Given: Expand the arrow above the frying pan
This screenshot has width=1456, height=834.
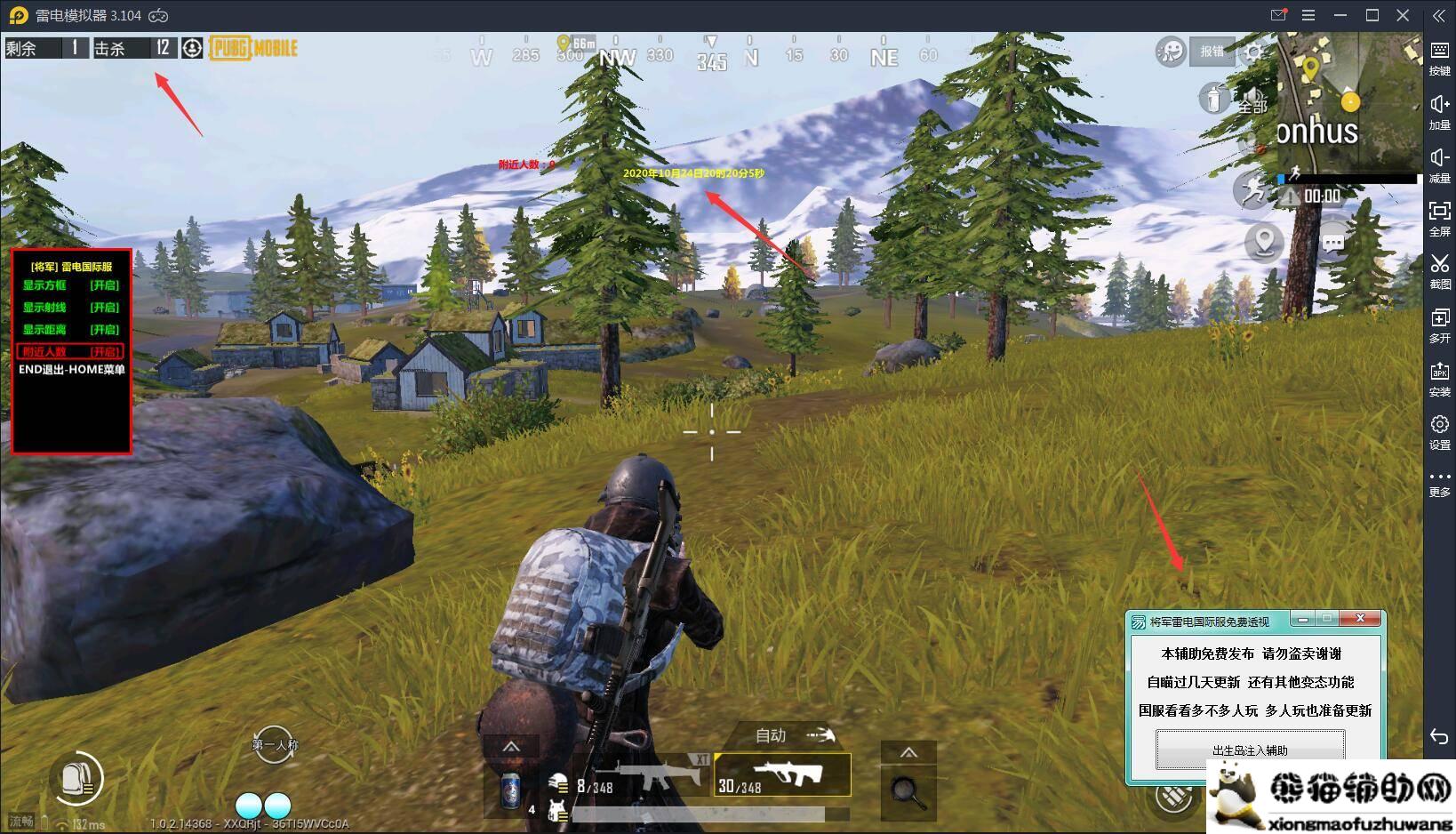Looking at the screenshot, I should click(x=908, y=753).
